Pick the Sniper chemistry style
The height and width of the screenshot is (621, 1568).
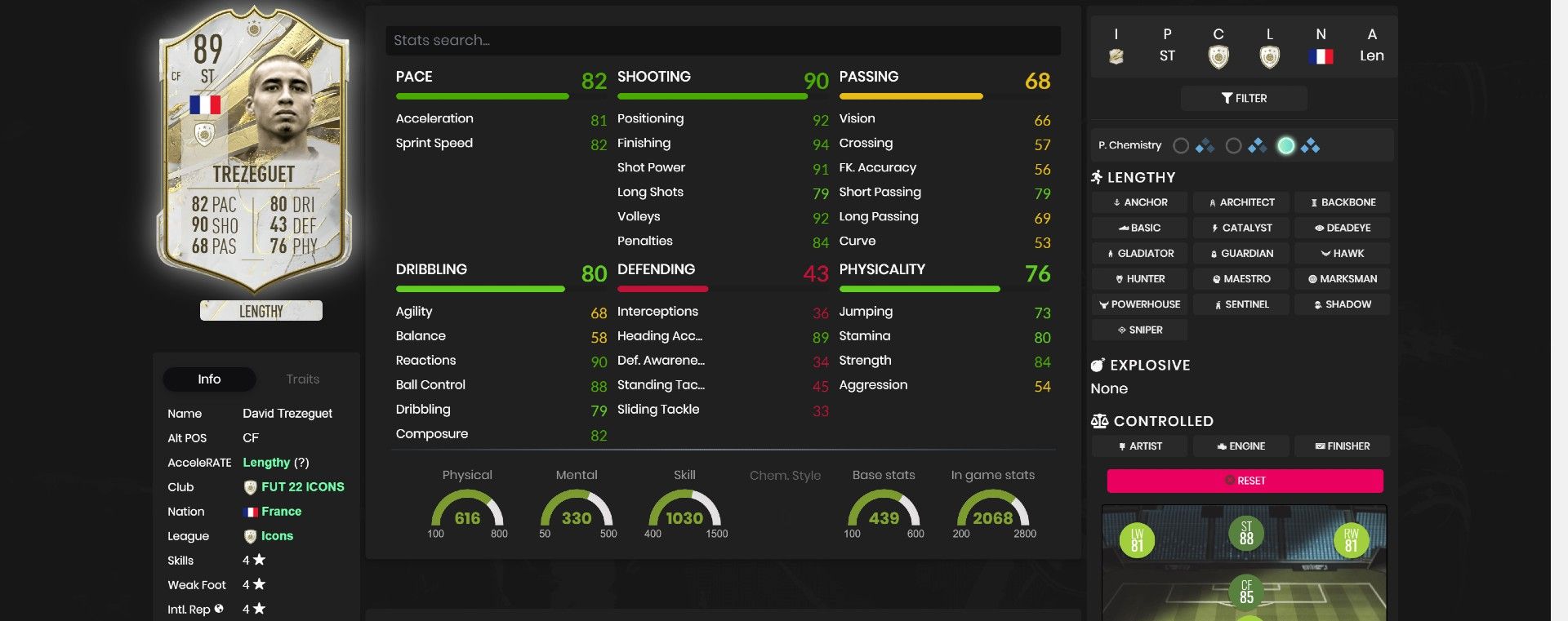coord(1140,330)
